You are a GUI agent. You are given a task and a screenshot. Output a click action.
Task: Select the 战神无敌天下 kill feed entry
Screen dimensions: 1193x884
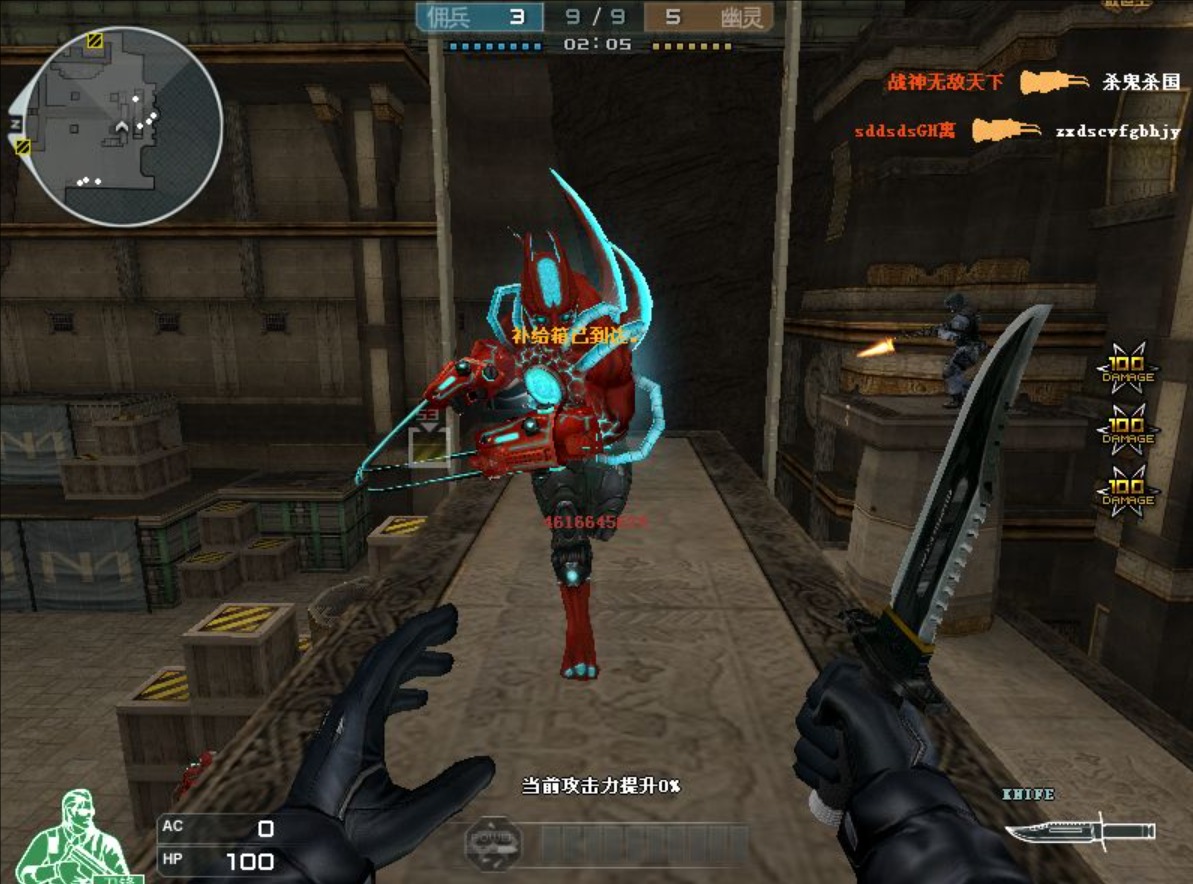945,82
